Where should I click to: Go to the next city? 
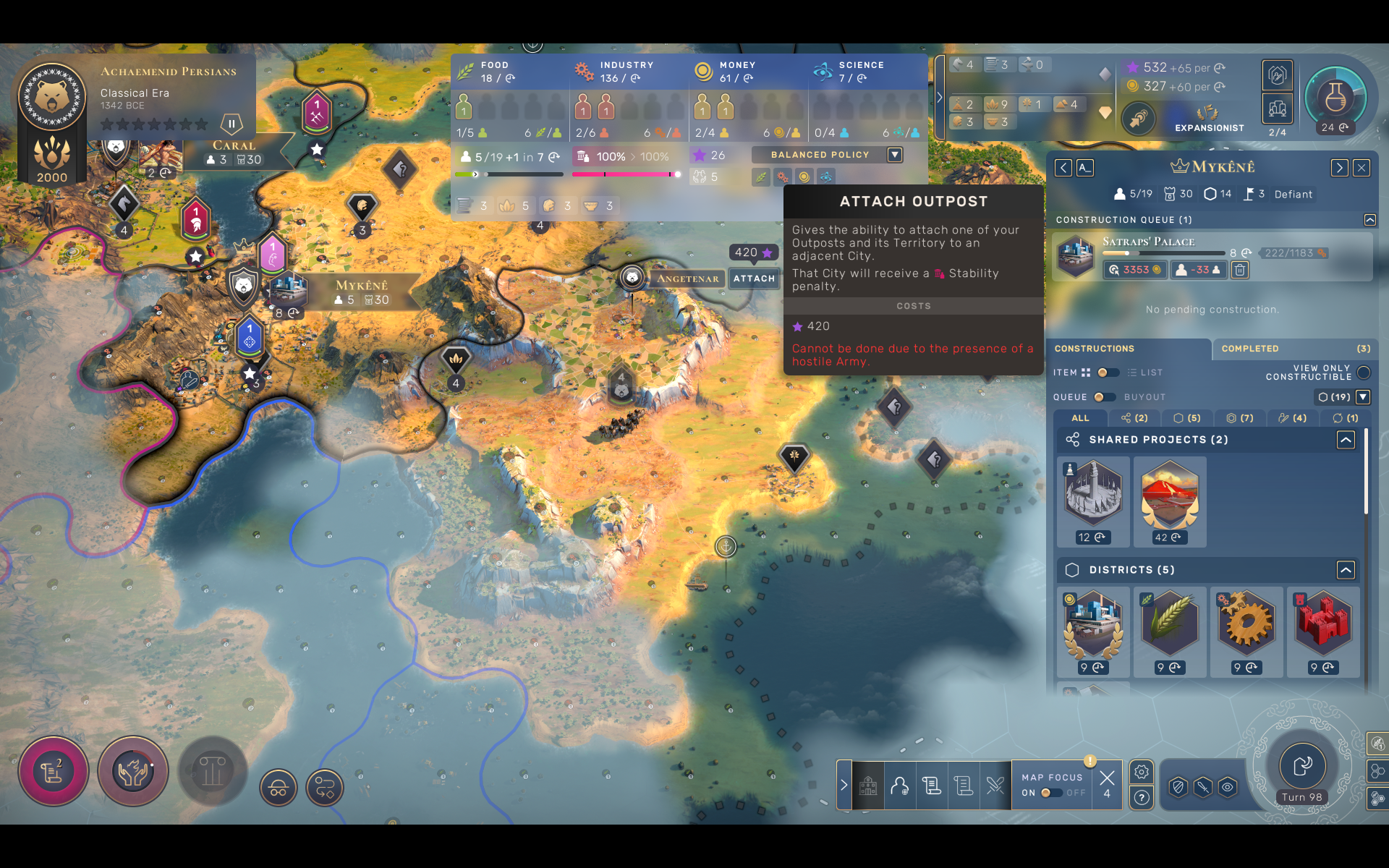pos(1339,168)
